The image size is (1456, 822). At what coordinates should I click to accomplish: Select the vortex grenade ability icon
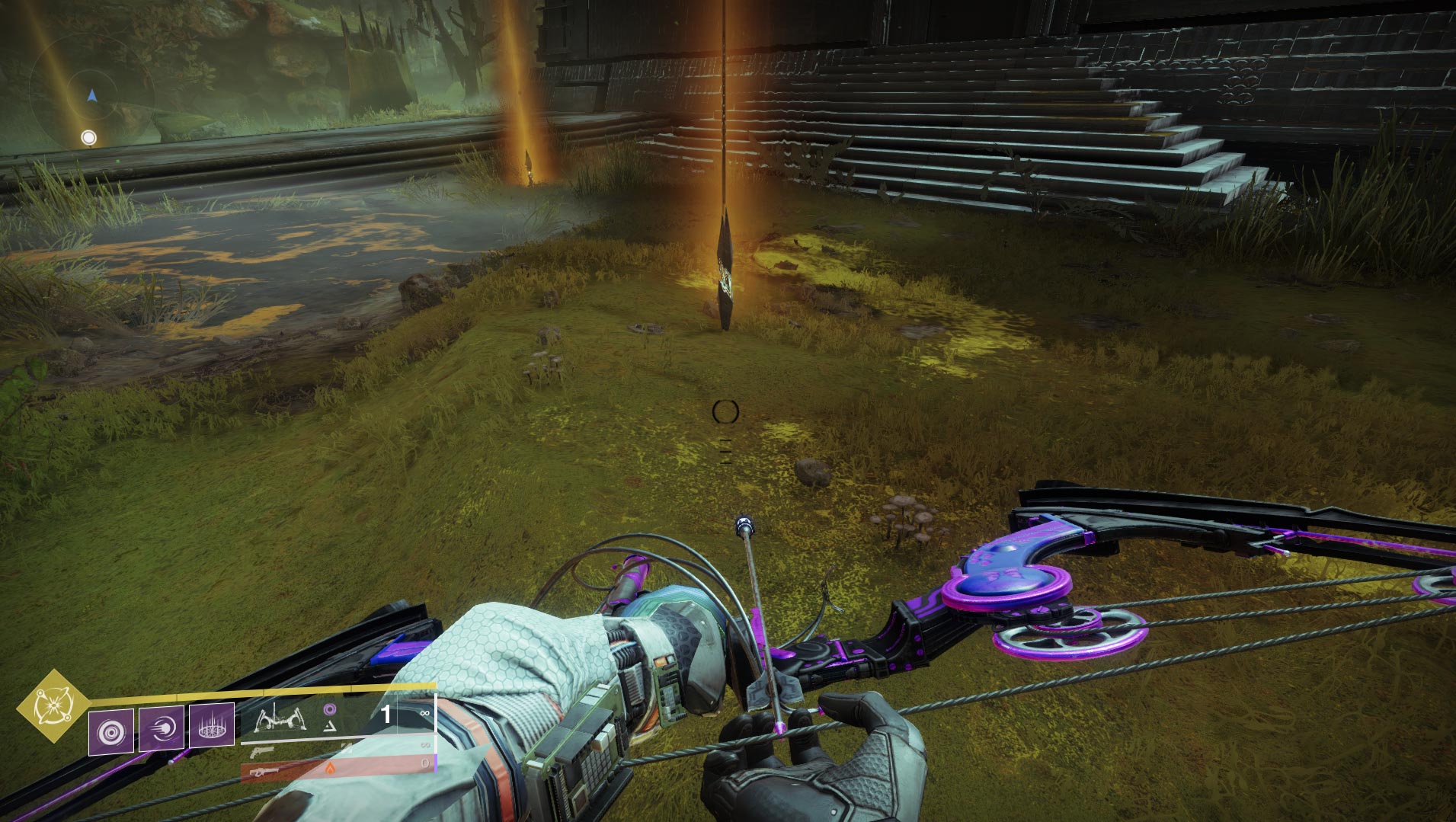point(111,731)
